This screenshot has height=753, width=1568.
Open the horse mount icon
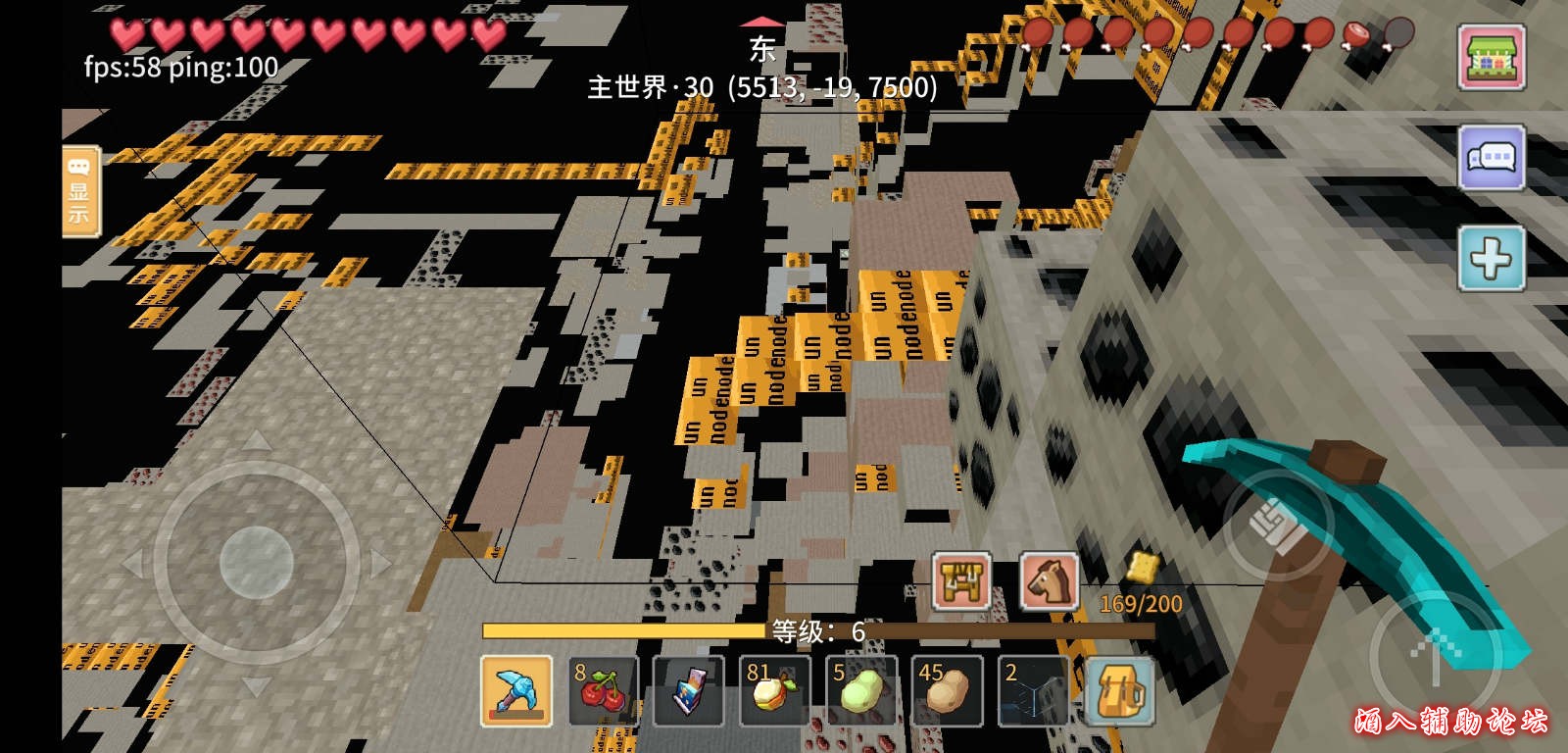[x=1049, y=580]
